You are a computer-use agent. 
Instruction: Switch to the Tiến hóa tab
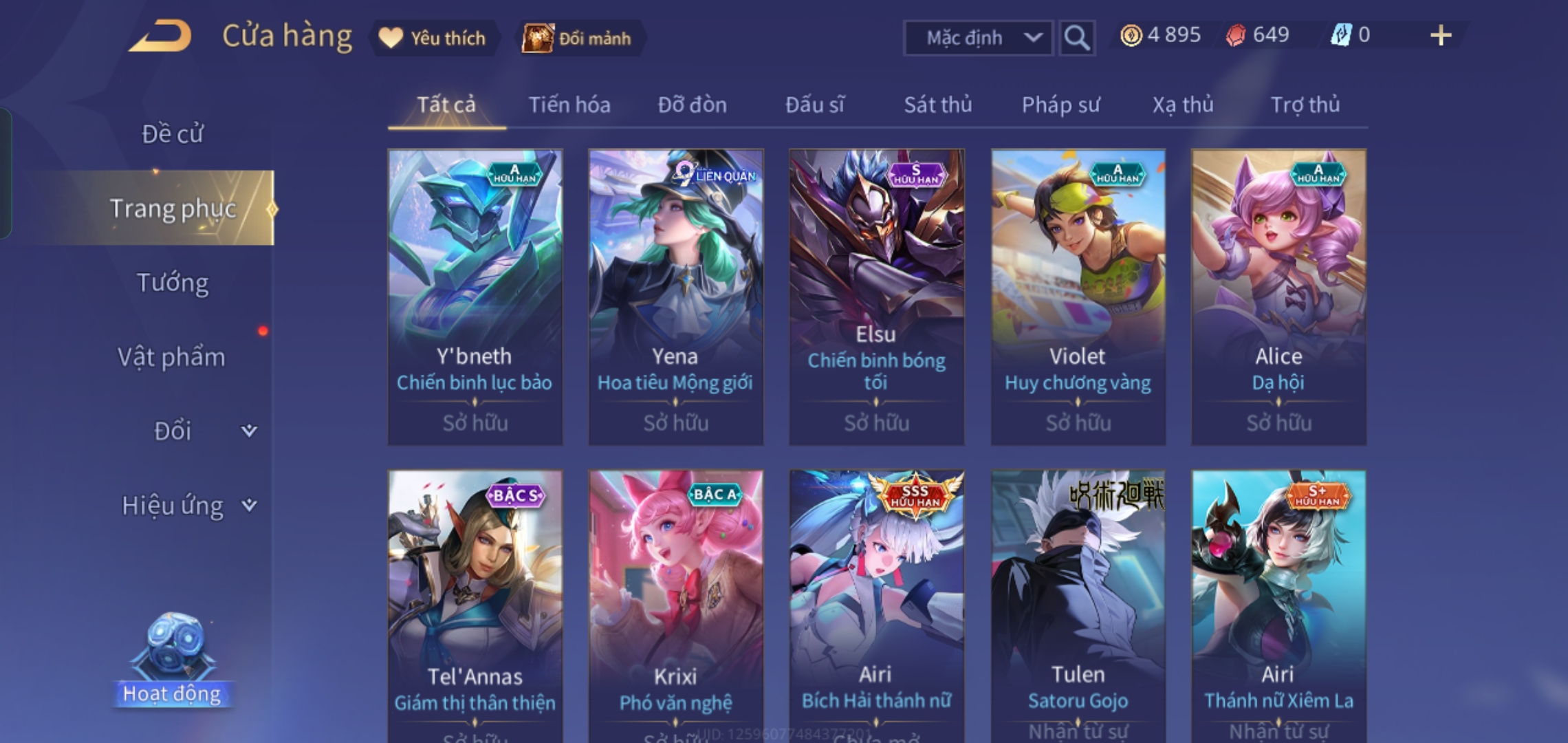coord(569,105)
